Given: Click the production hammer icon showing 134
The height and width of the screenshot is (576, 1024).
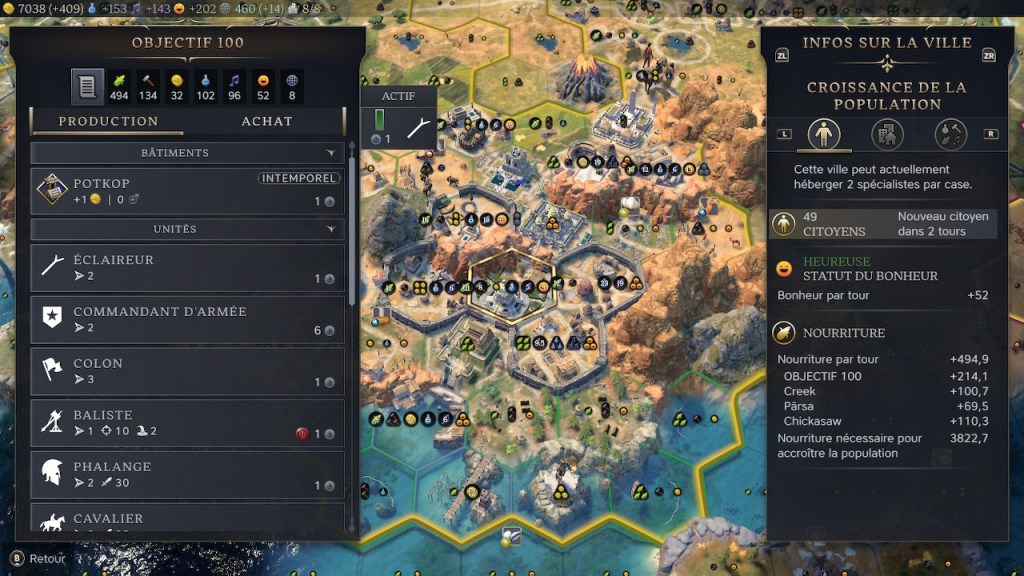Looking at the screenshot, I should pos(148,87).
